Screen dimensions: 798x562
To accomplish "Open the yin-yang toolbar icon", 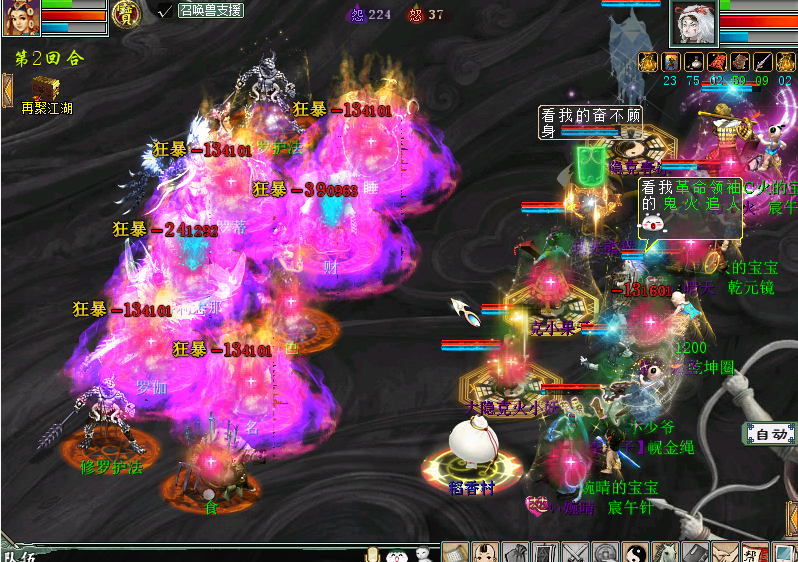I will click(635, 552).
